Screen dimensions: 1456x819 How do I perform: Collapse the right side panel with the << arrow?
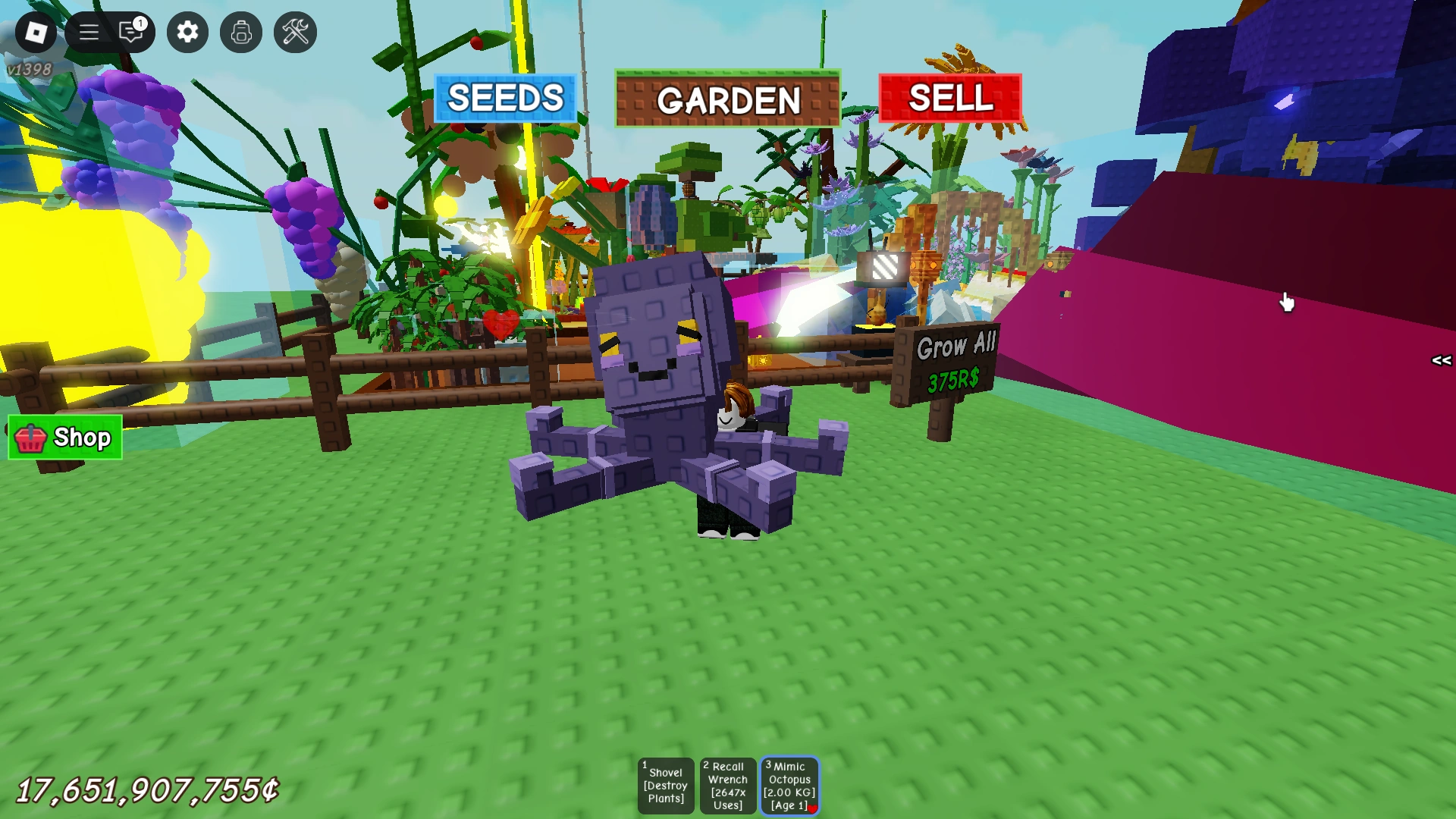click(x=1440, y=362)
